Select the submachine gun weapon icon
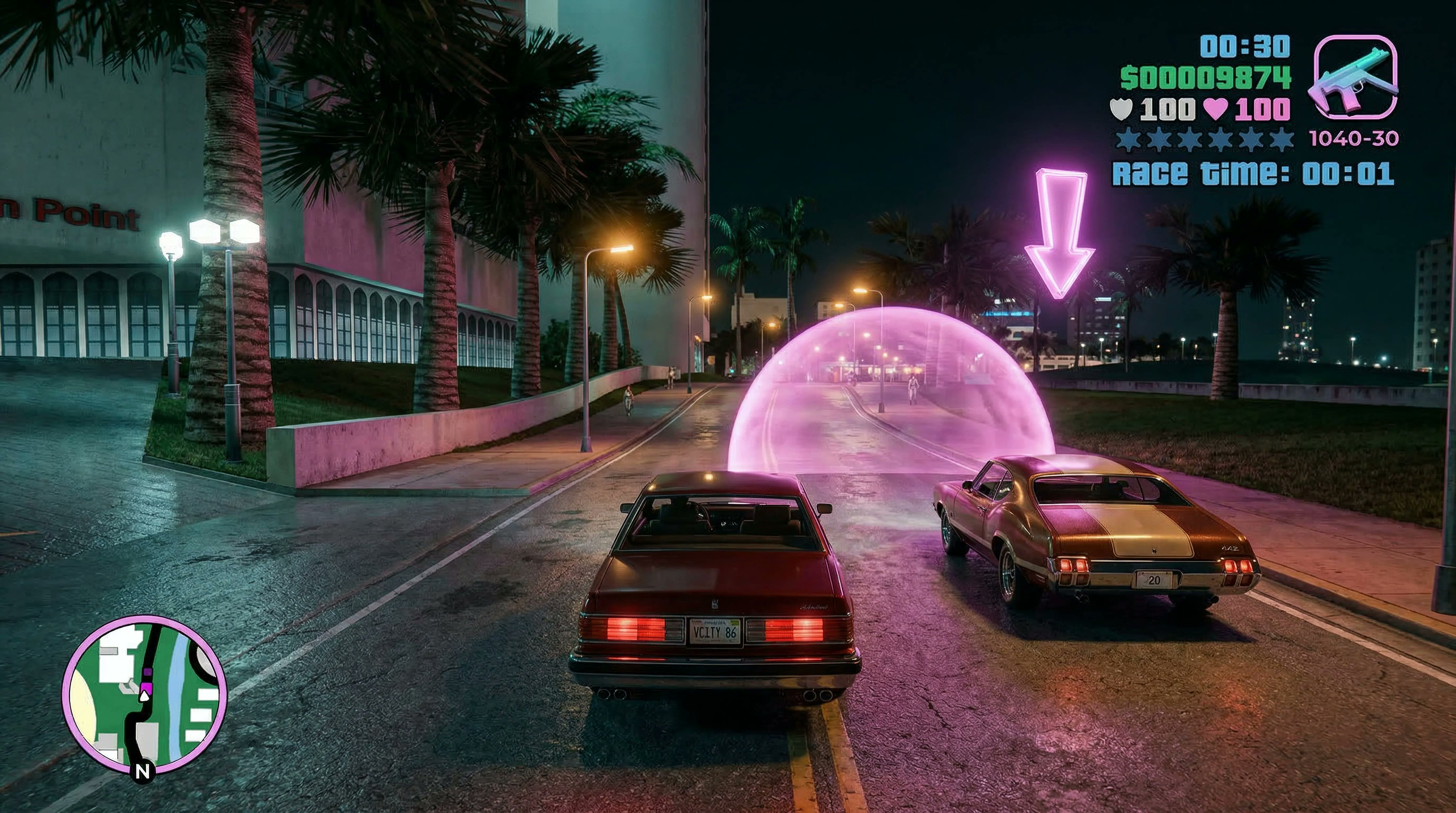Screen dimensions: 1456x813 1355,78
